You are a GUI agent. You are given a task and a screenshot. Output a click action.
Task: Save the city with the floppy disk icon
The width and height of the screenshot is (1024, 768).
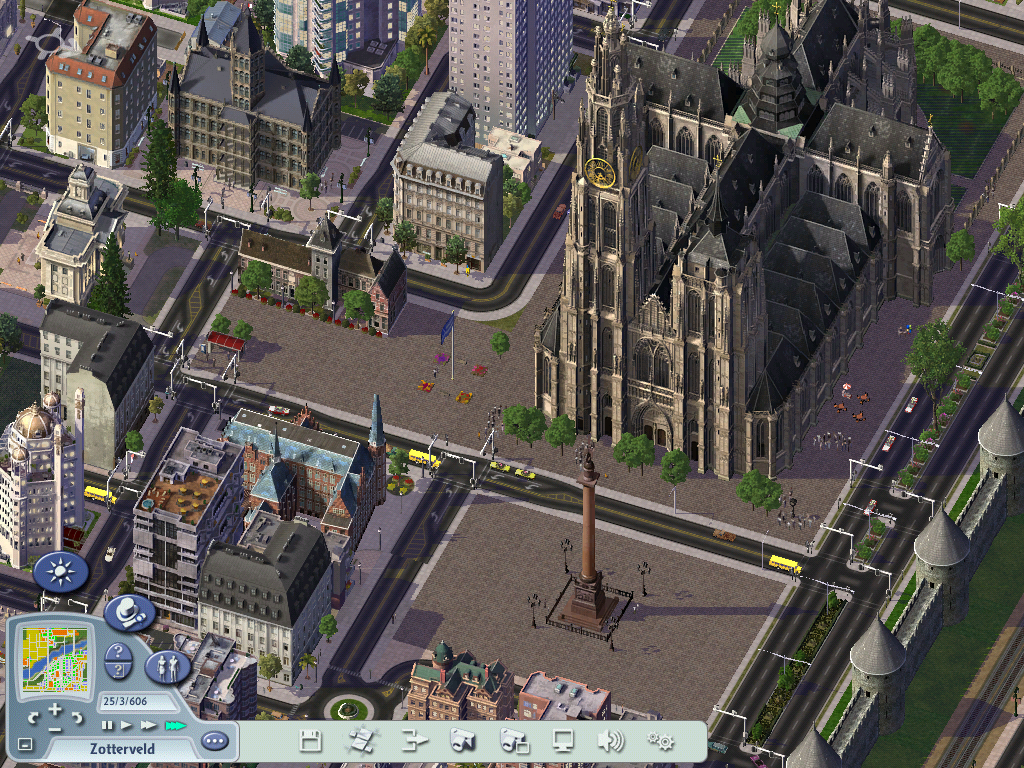pyautogui.click(x=311, y=741)
